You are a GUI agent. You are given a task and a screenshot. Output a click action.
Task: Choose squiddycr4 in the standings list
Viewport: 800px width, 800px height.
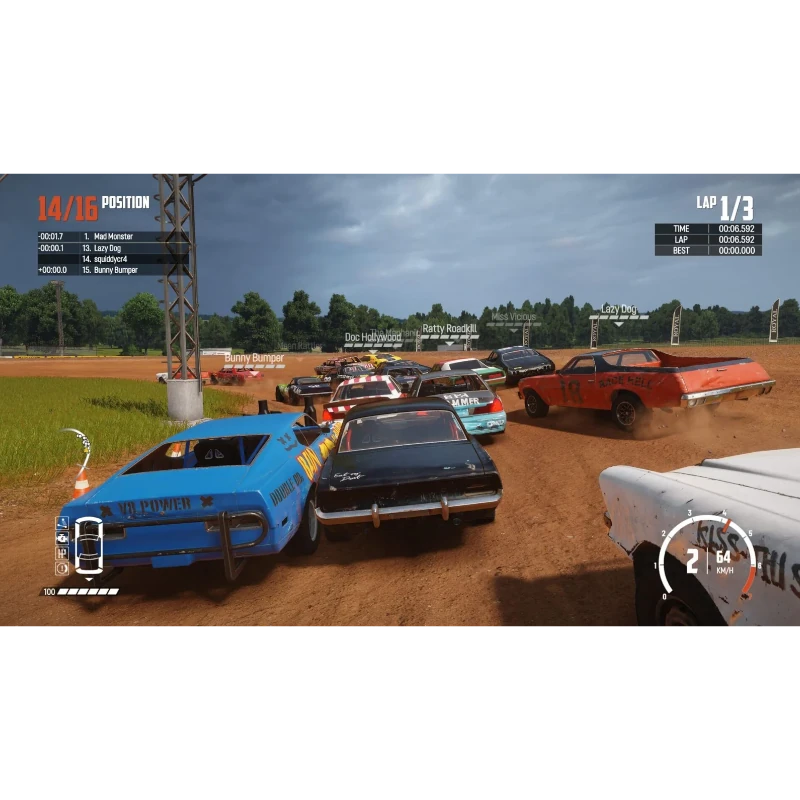coord(112,259)
